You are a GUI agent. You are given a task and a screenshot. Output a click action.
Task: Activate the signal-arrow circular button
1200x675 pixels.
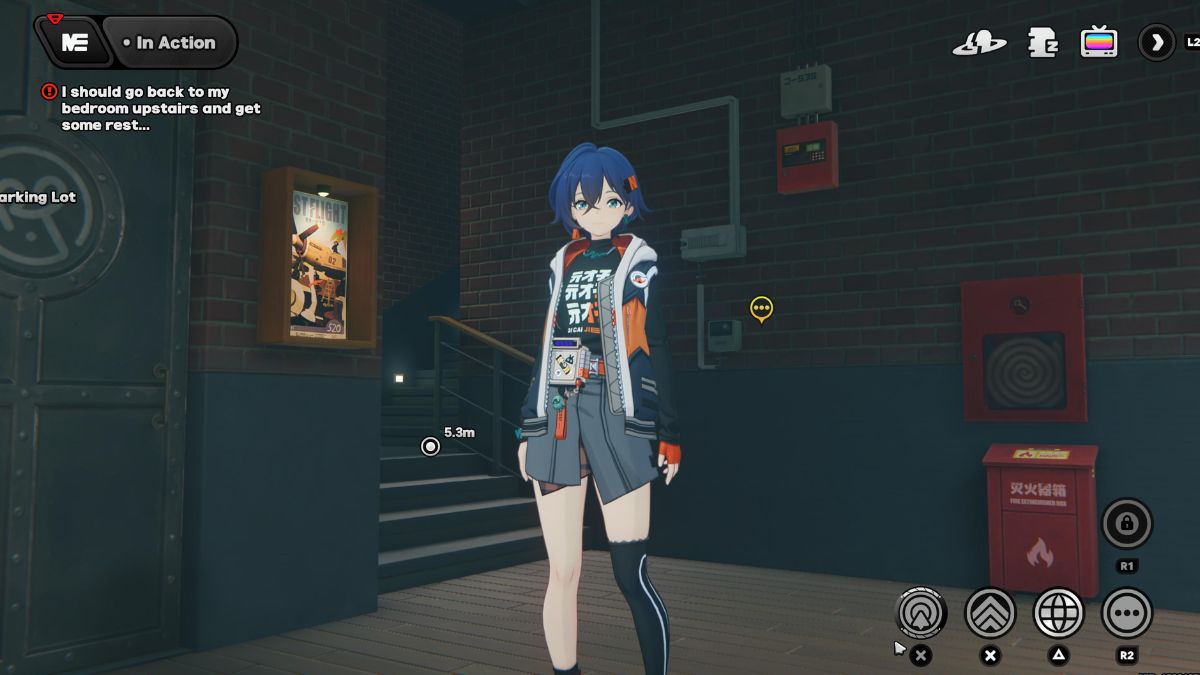[921, 612]
